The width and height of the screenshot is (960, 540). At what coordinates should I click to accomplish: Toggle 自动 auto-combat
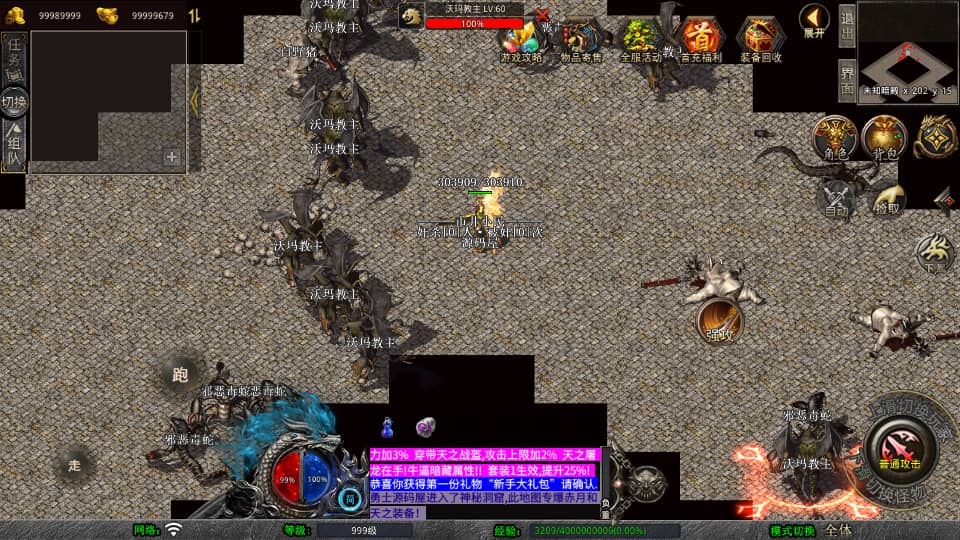836,197
